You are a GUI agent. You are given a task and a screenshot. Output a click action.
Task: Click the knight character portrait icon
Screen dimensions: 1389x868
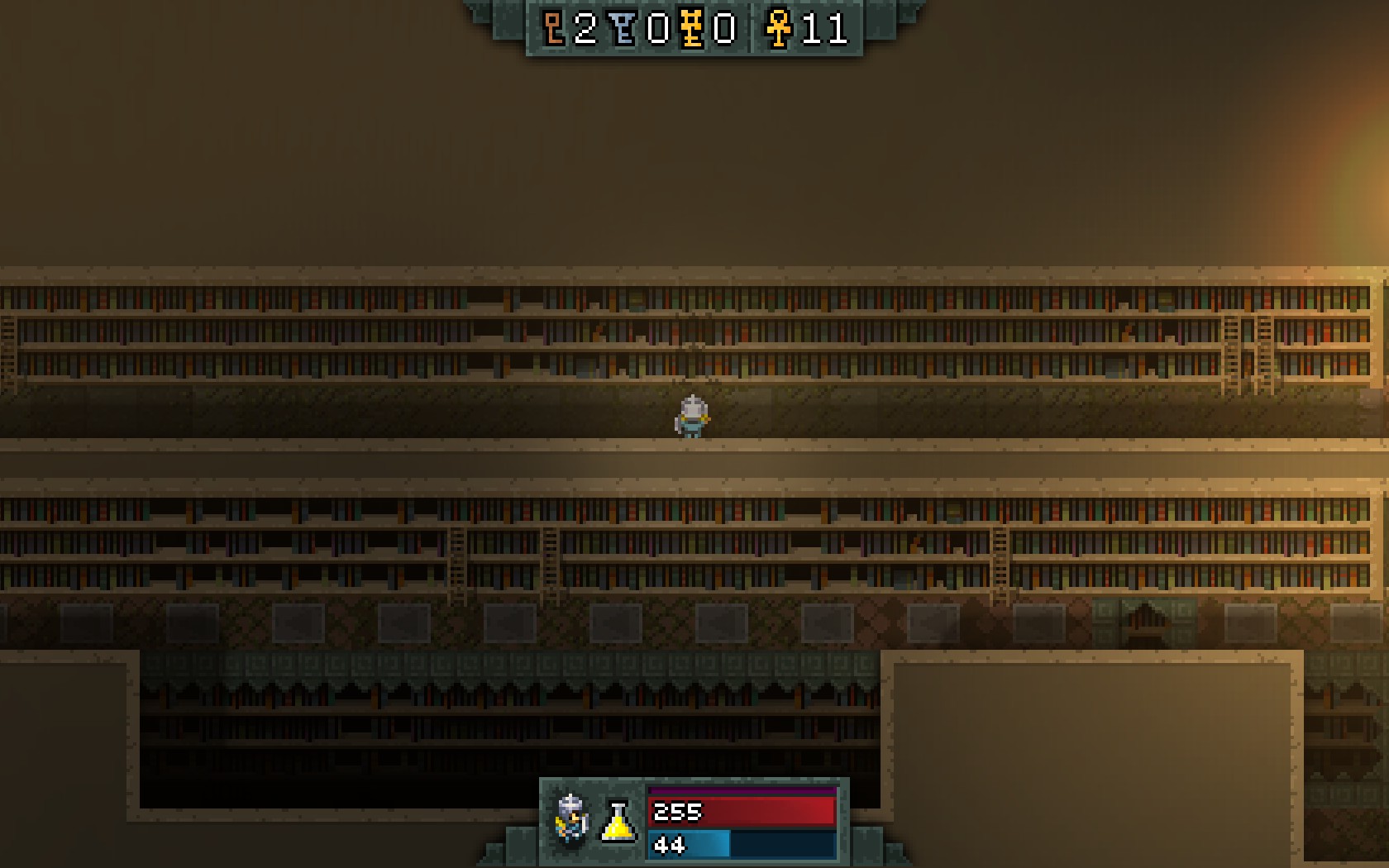tap(571, 819)
